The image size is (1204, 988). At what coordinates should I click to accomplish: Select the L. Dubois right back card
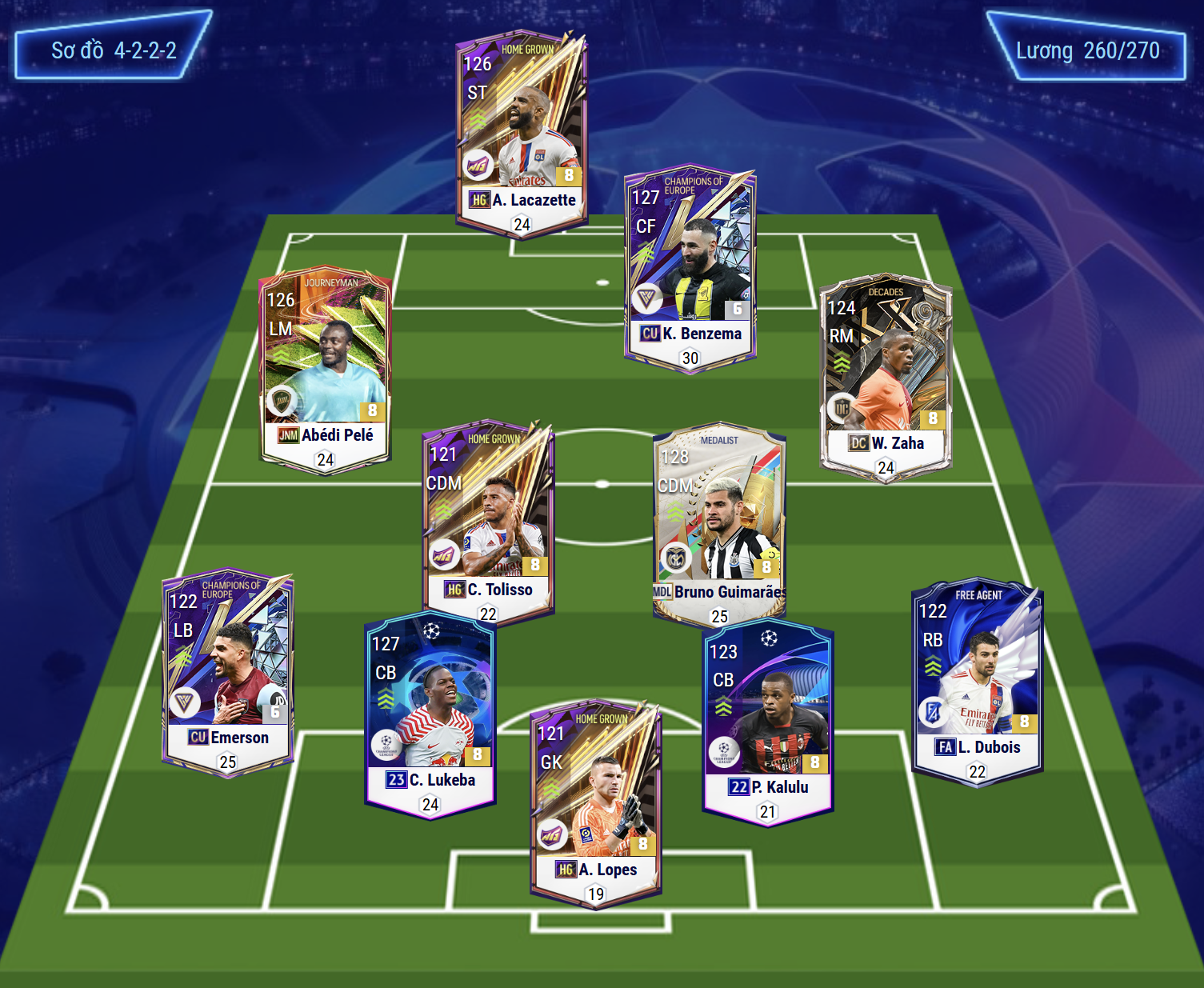977,680
